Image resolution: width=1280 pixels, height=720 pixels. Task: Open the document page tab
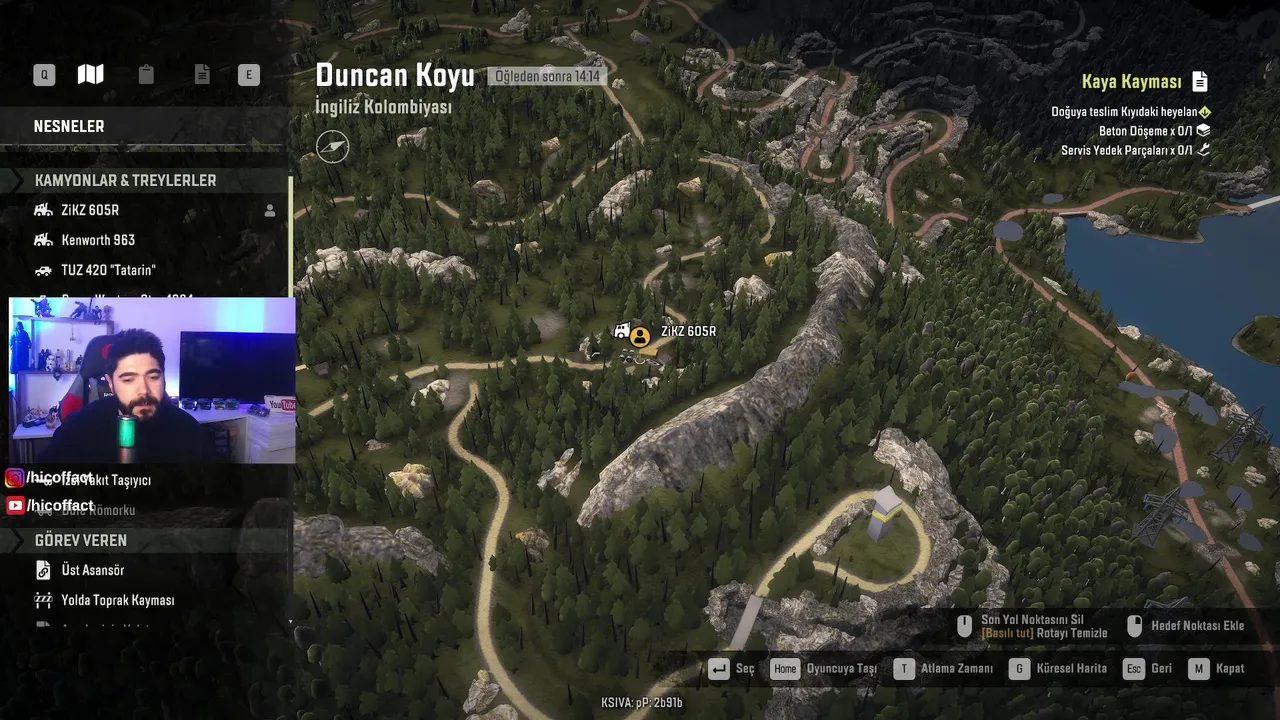202,75
